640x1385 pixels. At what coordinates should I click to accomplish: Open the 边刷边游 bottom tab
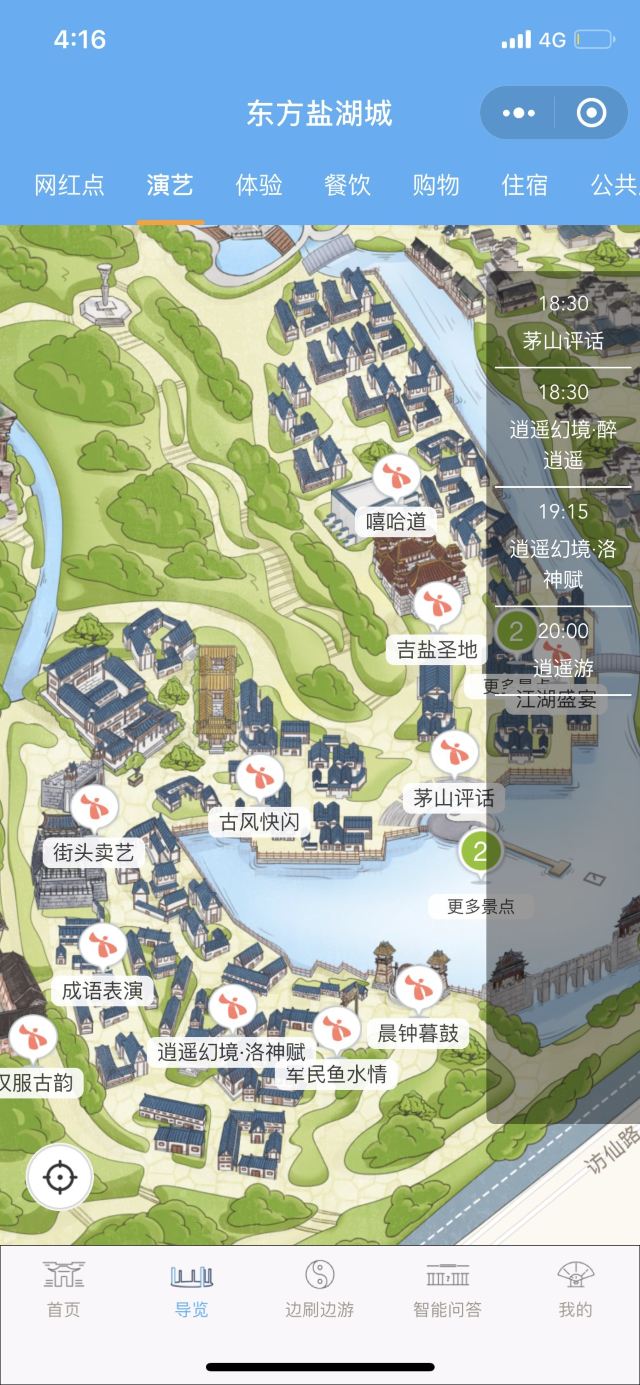(x=319, y=1289)
